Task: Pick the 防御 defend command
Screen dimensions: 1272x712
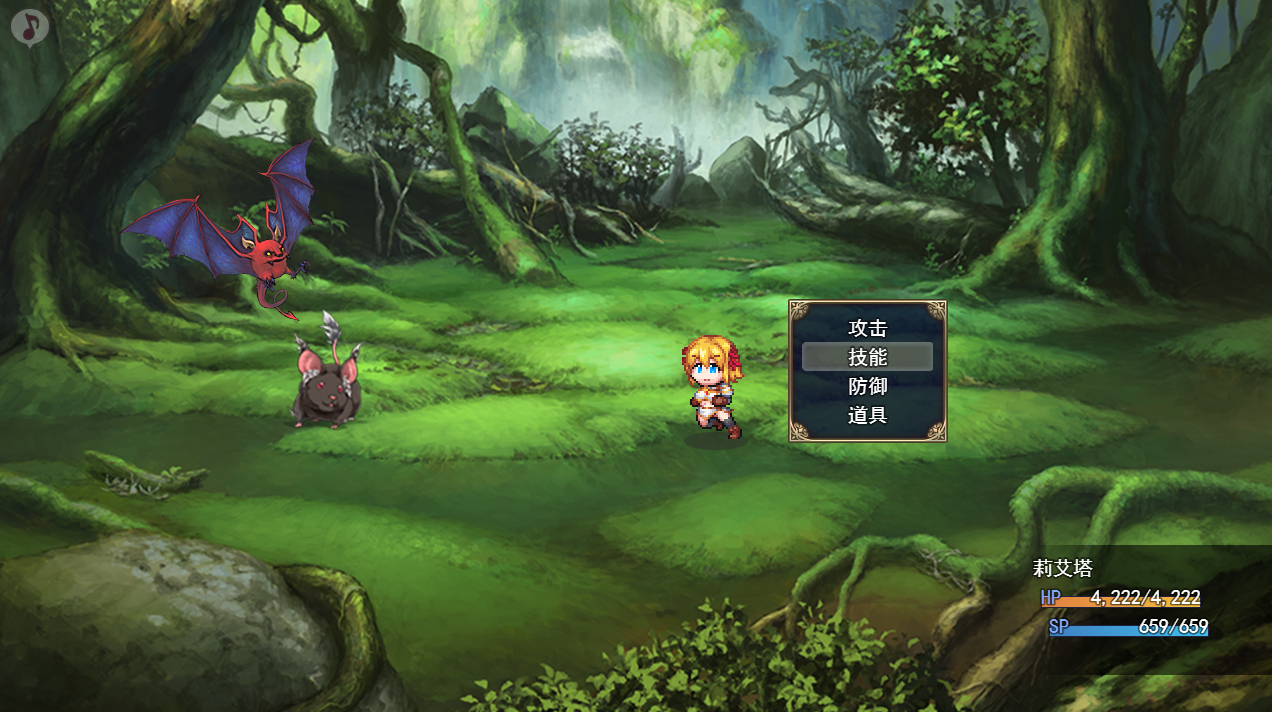Action: 867,386
